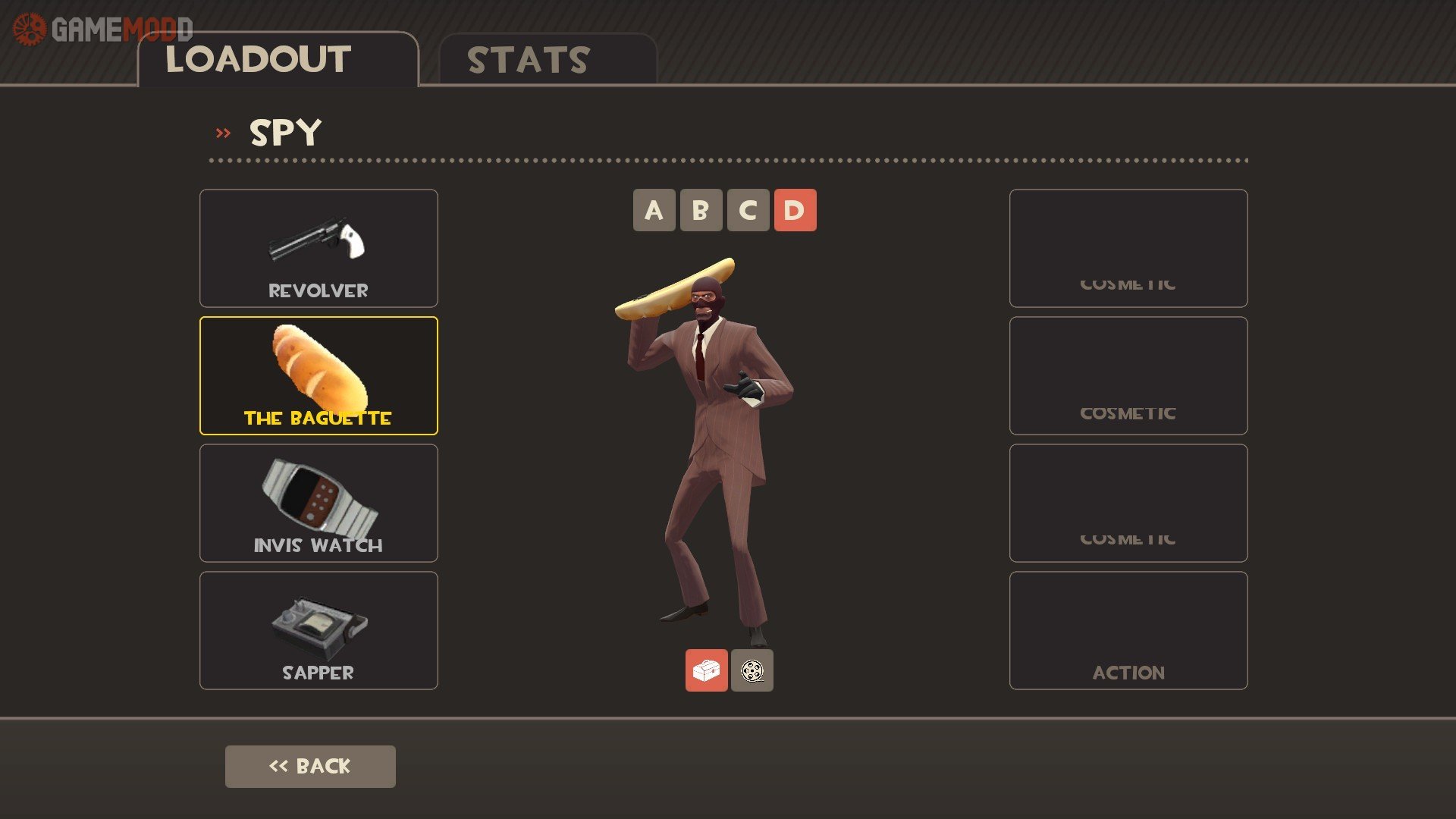Click the toolbox loadout view button
This screenshot has width=1456, height=819.
tap(706, 670)
